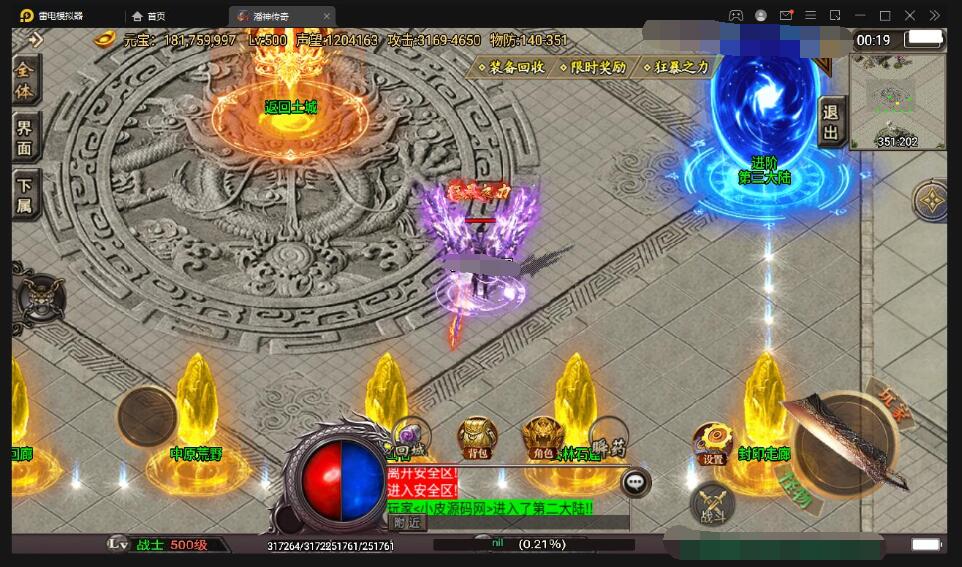The width and height of the screenshot is (962, 567).
Task: Open the minimap
Action: pos(897,101)
